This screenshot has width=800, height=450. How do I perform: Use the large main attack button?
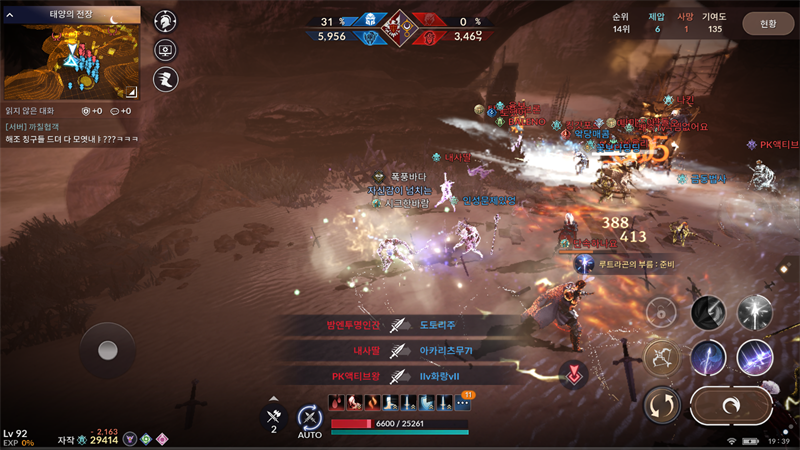tap(731, 406)
